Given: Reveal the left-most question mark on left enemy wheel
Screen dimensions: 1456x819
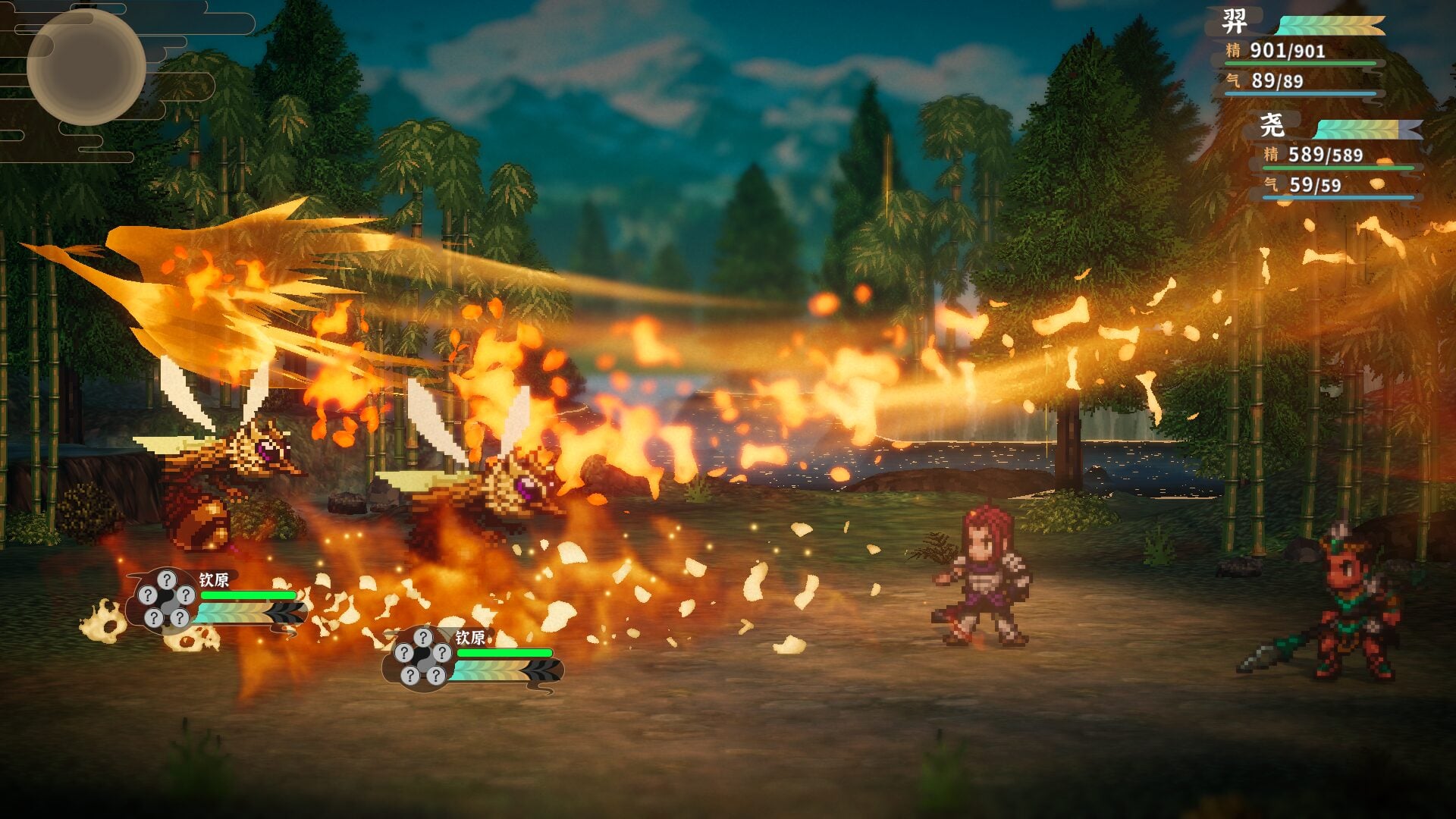Looking at the screenshot, I should pyautogui.click(x=148, y=595).
